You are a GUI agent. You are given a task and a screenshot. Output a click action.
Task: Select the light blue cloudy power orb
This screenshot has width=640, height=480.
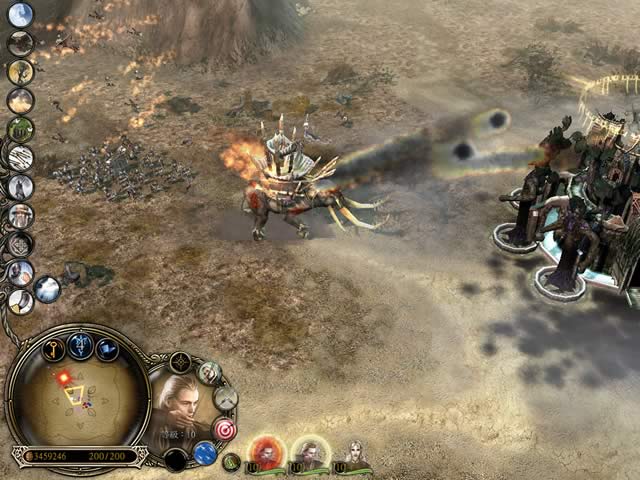click(x=47, y=289)
